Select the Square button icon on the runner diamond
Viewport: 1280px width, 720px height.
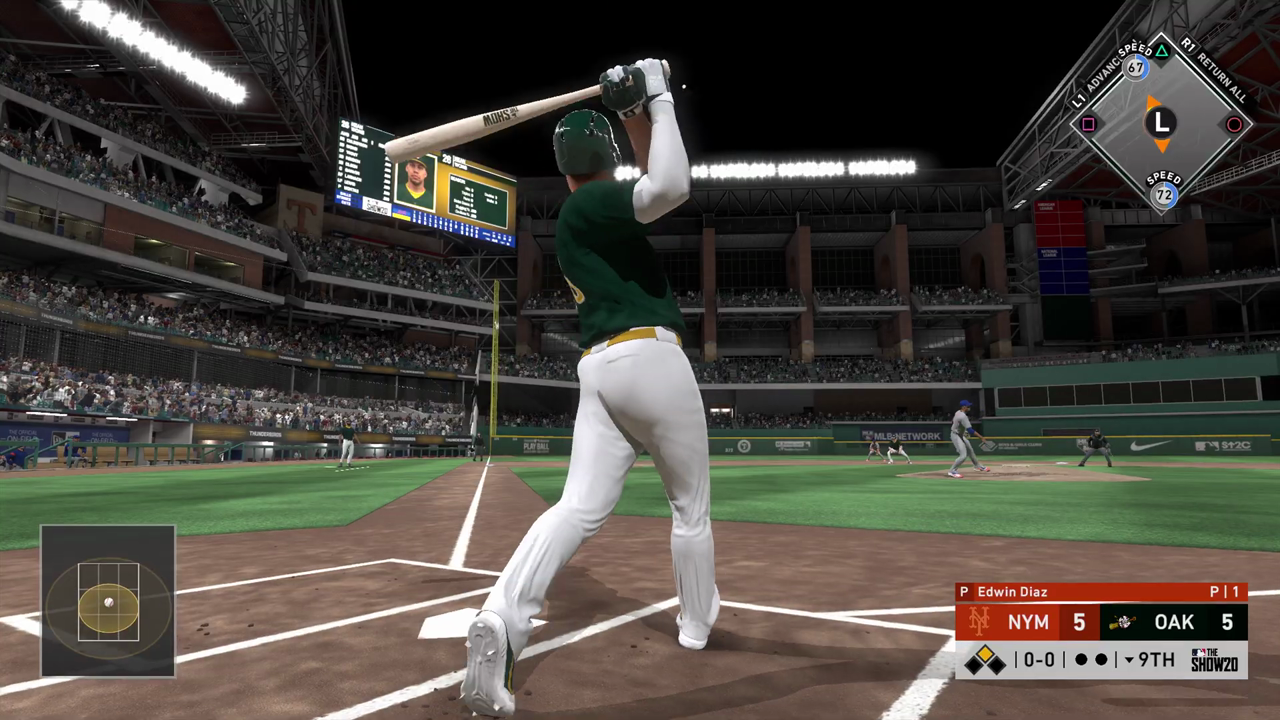coord(1087,124)
